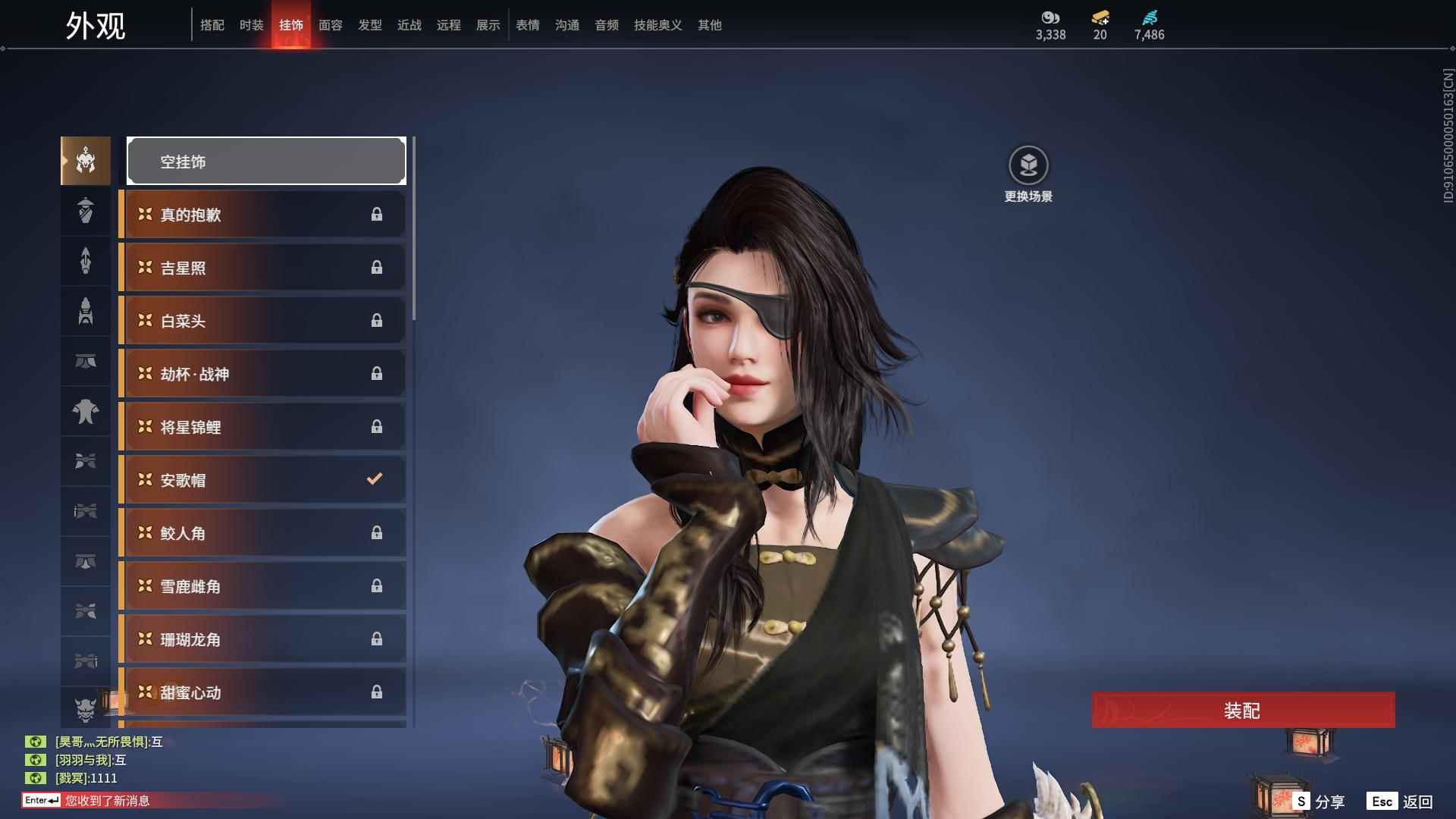1456x819 pixels.
Task: Switch to the 搭配 tab
Action: coord(212,25)
